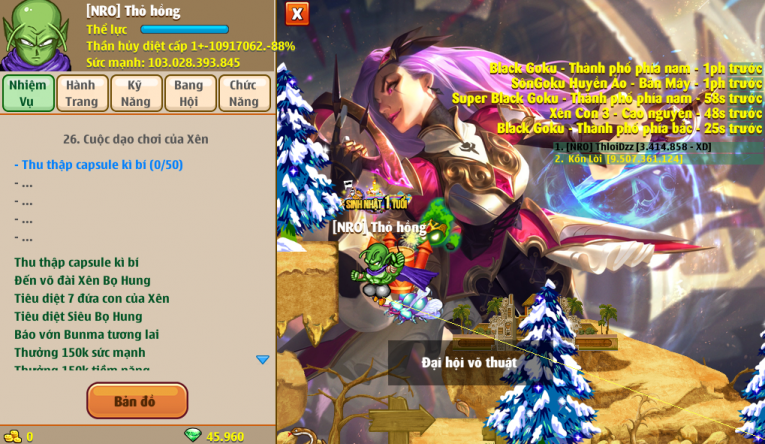This screenshot has width=765, height=444.
Task: Show the Bang Hội tab
Action: (x=190, y=93)
